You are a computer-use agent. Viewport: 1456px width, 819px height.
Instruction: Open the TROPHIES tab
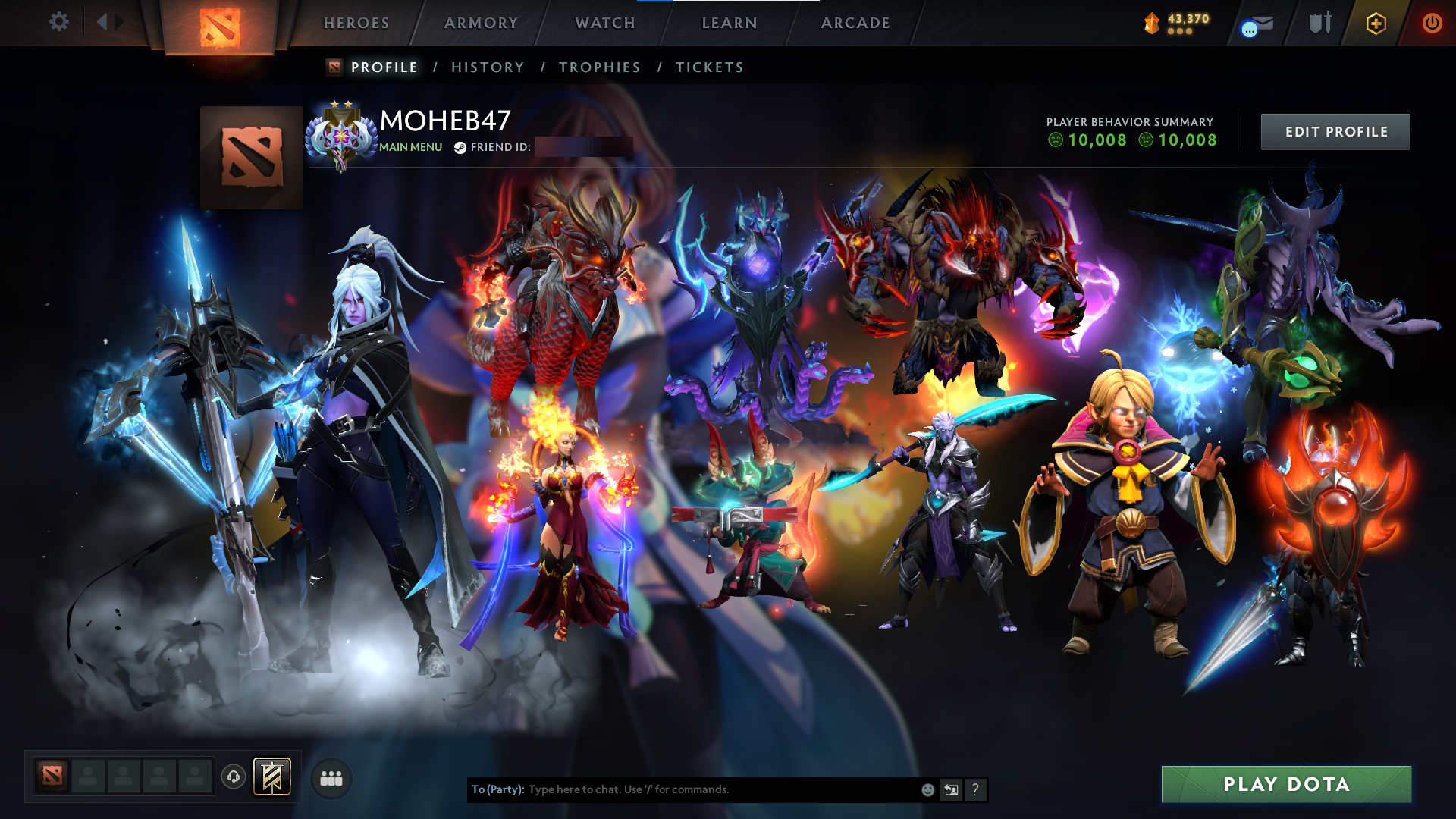click(599, 67)
